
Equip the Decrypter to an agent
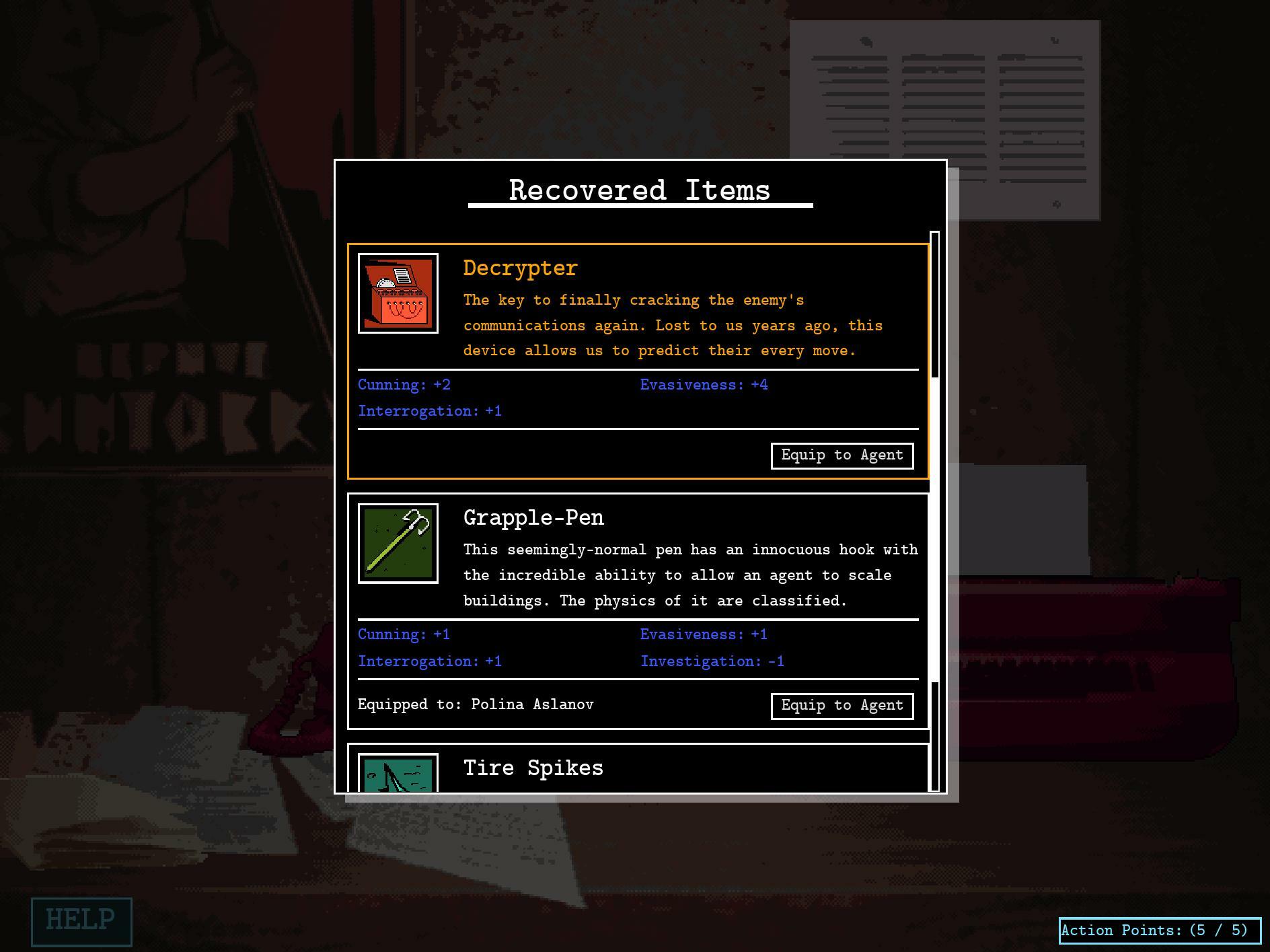[x=842, y=455]
